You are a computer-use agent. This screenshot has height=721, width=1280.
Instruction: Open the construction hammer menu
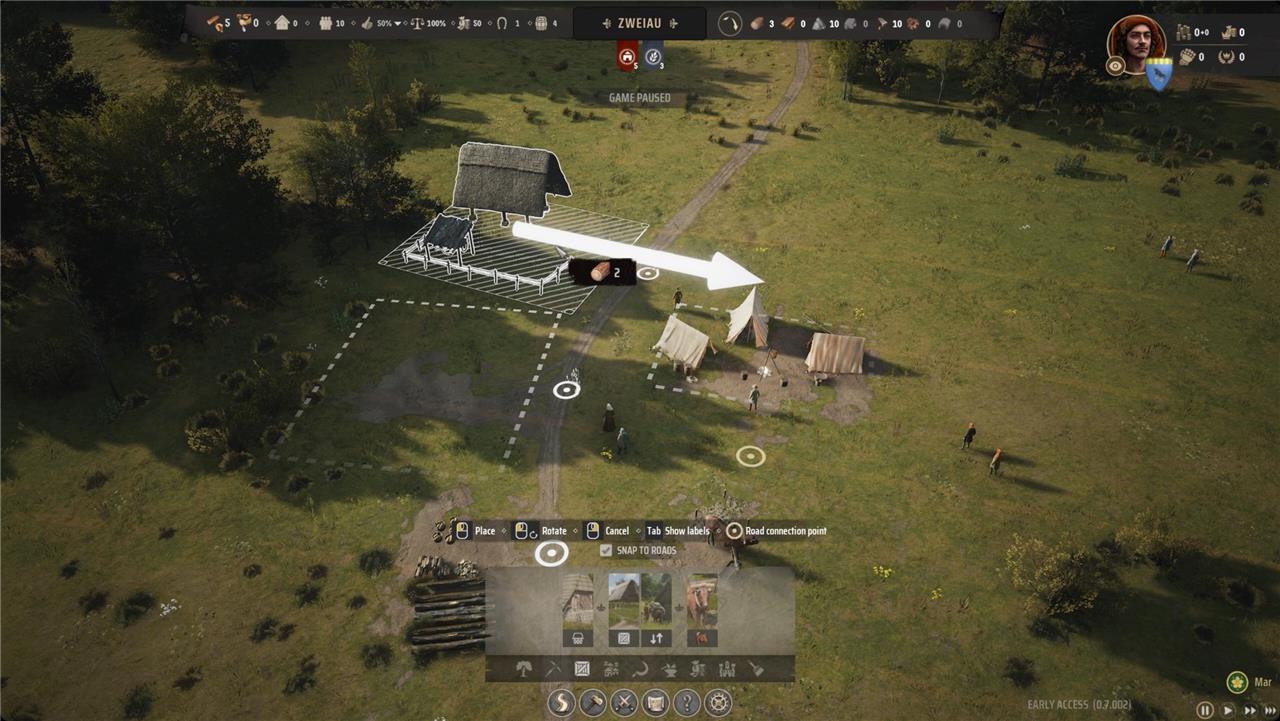593,703
